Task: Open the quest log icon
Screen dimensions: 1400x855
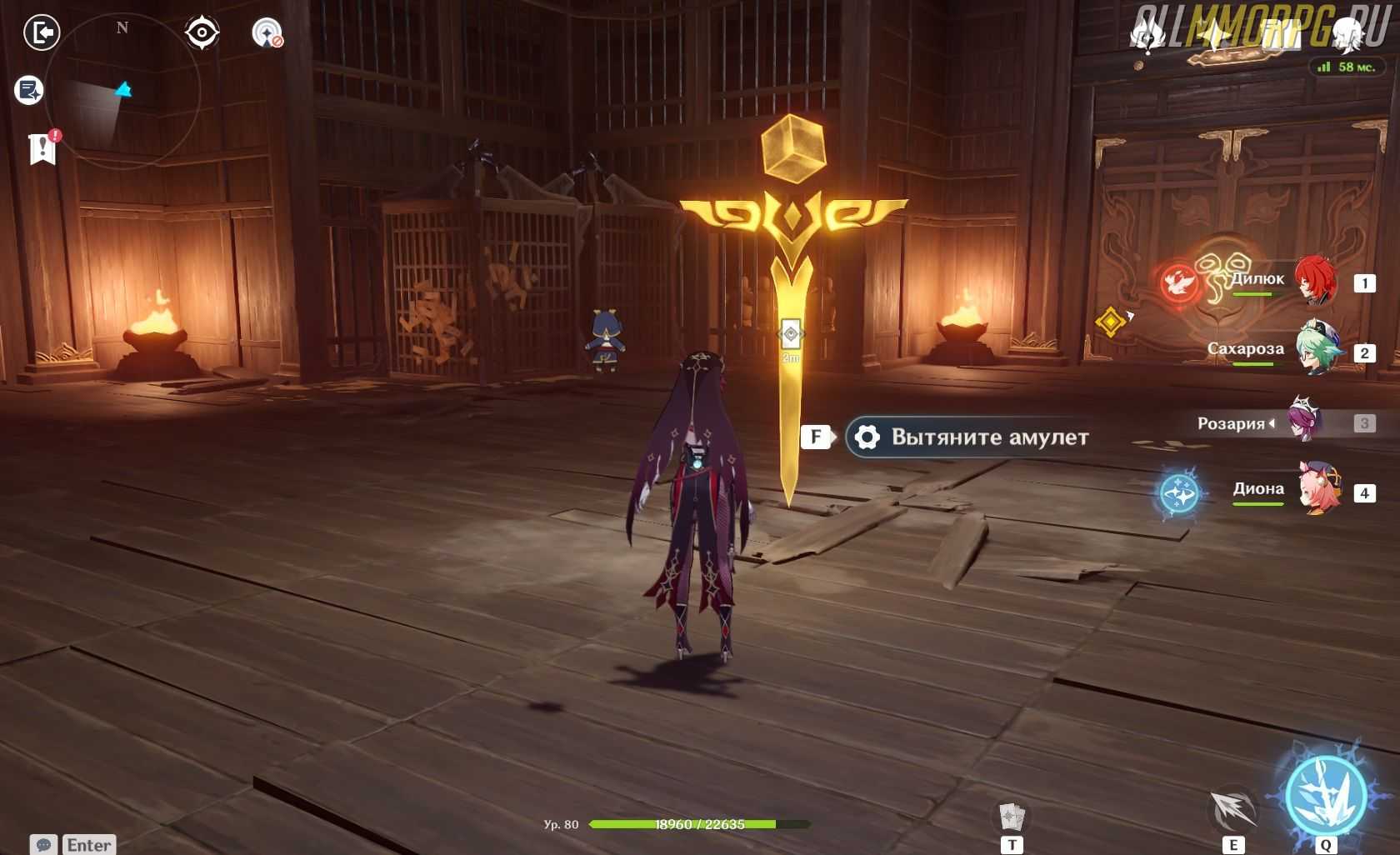Action: pyautogui.click(x=29, y=90)
